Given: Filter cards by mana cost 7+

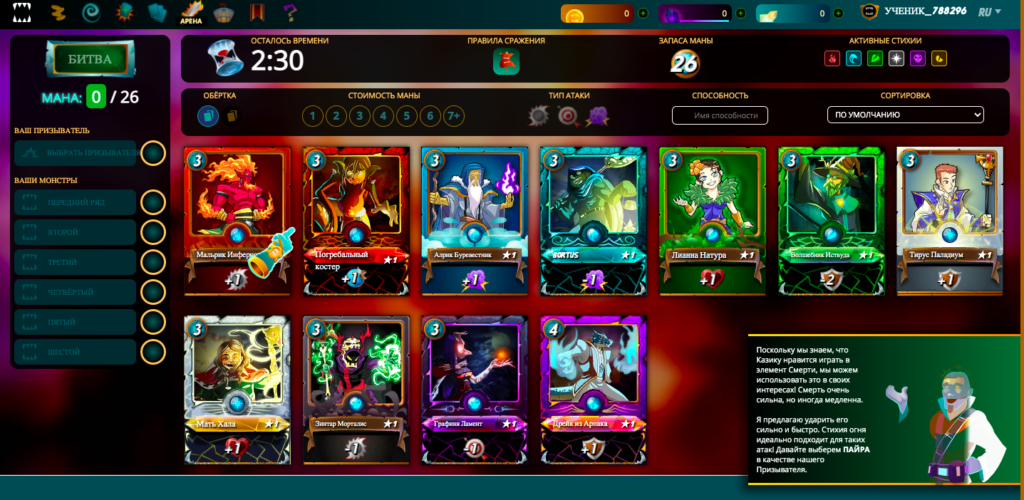Looking at the screenshot, I should (454, 116).
